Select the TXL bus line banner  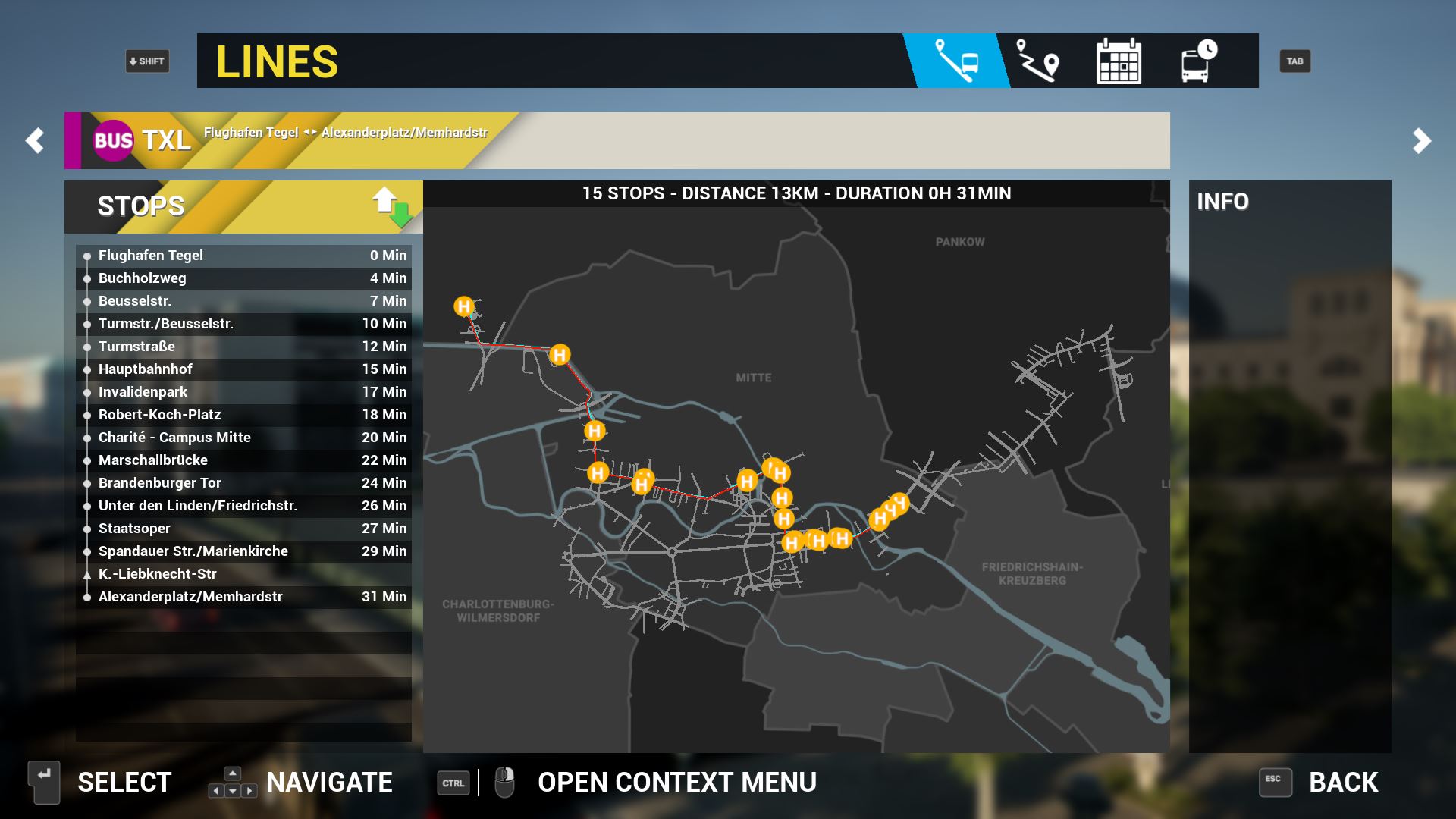[303, 141]
